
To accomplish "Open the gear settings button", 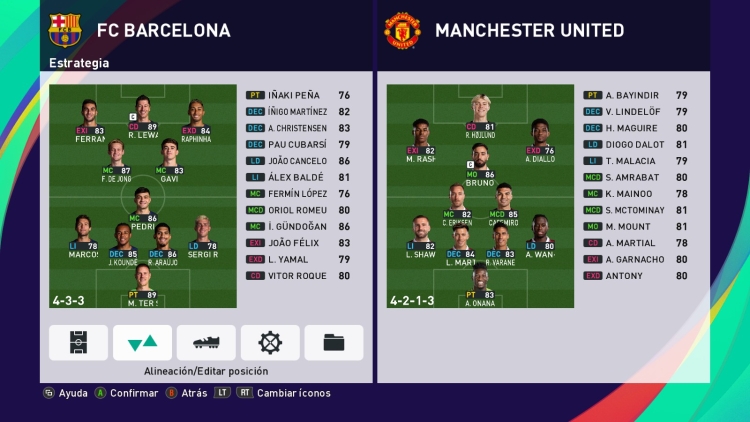I will tap(270, 342).
